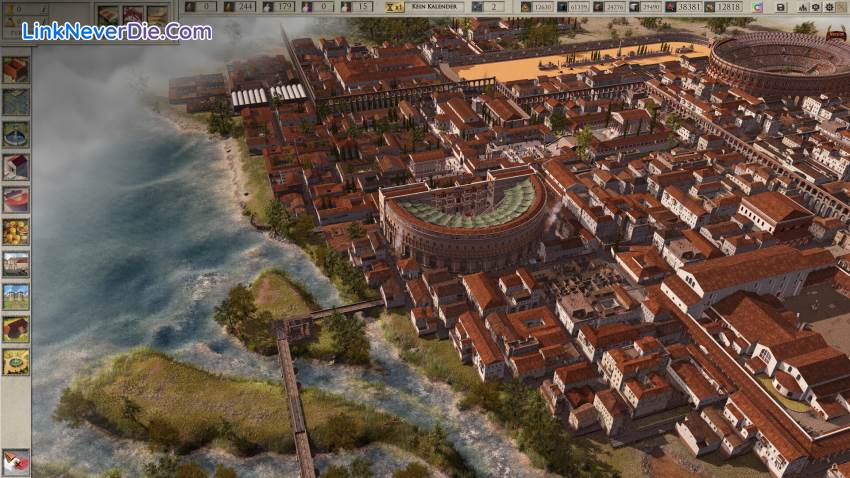Choose the circular garden decoration category
The height and width of the screenshot is (478, 850).
tap(15, 361)
